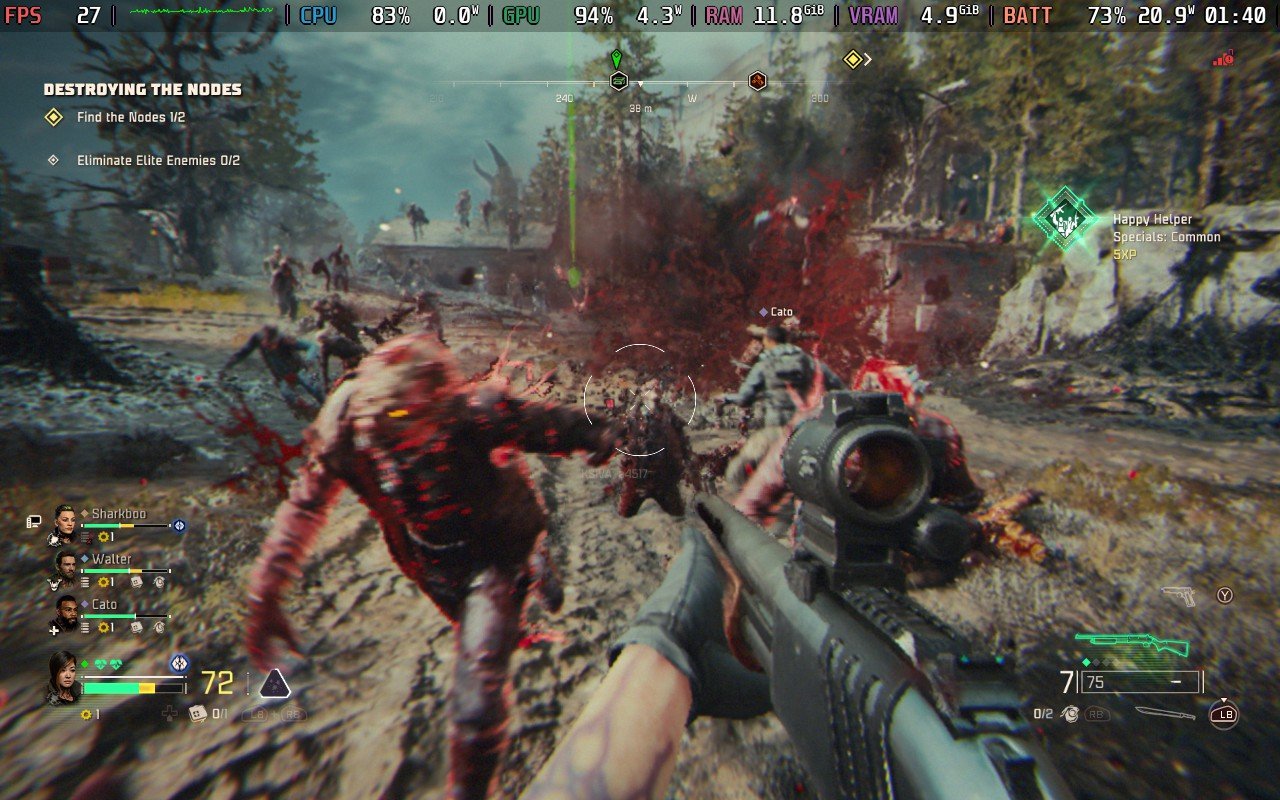Switch to the pistol sidearm icon
The width and height of the screenshot is (1280, 800).
[1180, 596]
